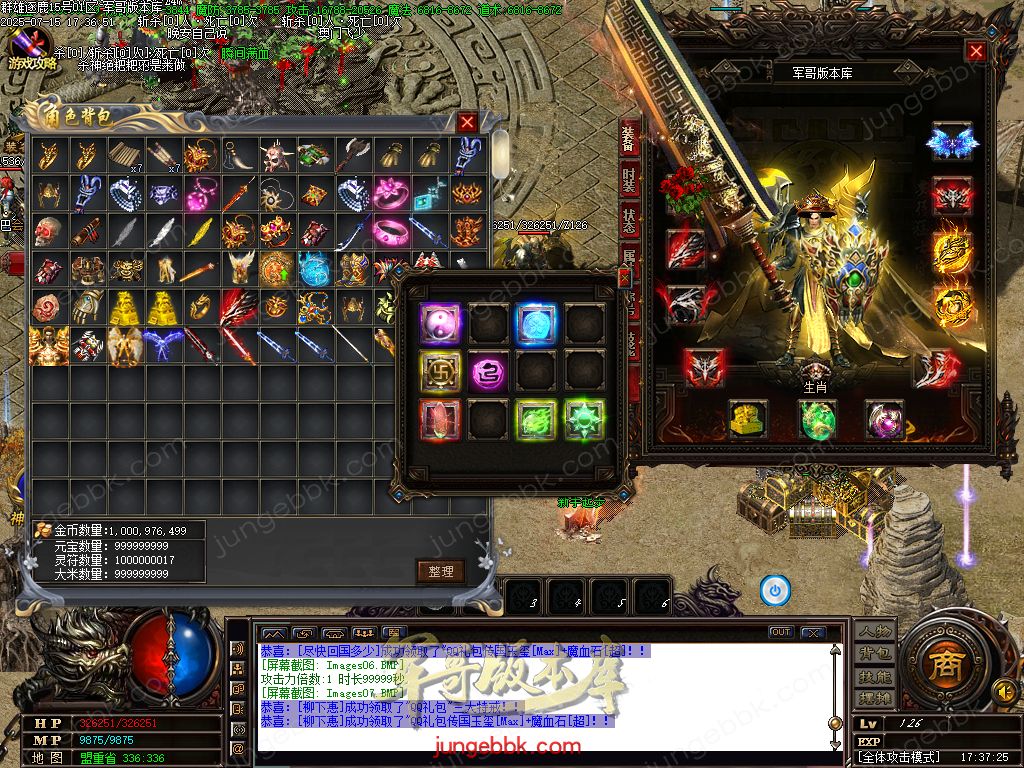Click the golden jade seal slot
This screenshot has height=768, width=1024.
747,420
